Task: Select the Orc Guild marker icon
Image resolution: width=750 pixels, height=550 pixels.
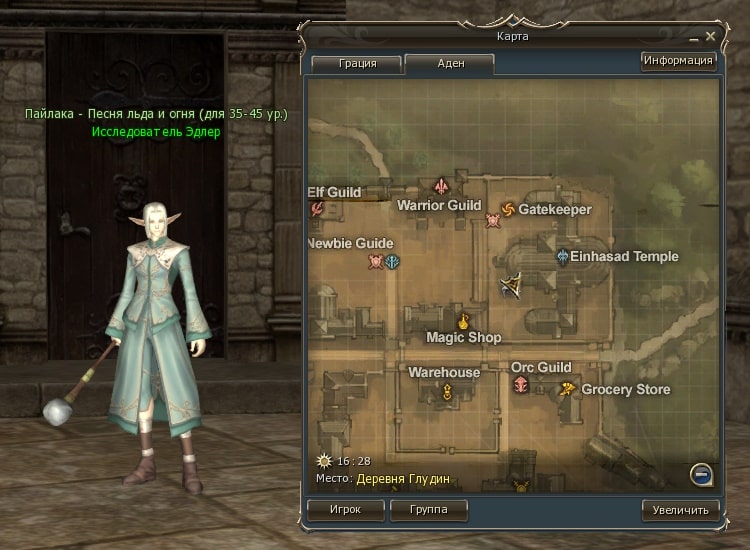Action: (521, 385)
